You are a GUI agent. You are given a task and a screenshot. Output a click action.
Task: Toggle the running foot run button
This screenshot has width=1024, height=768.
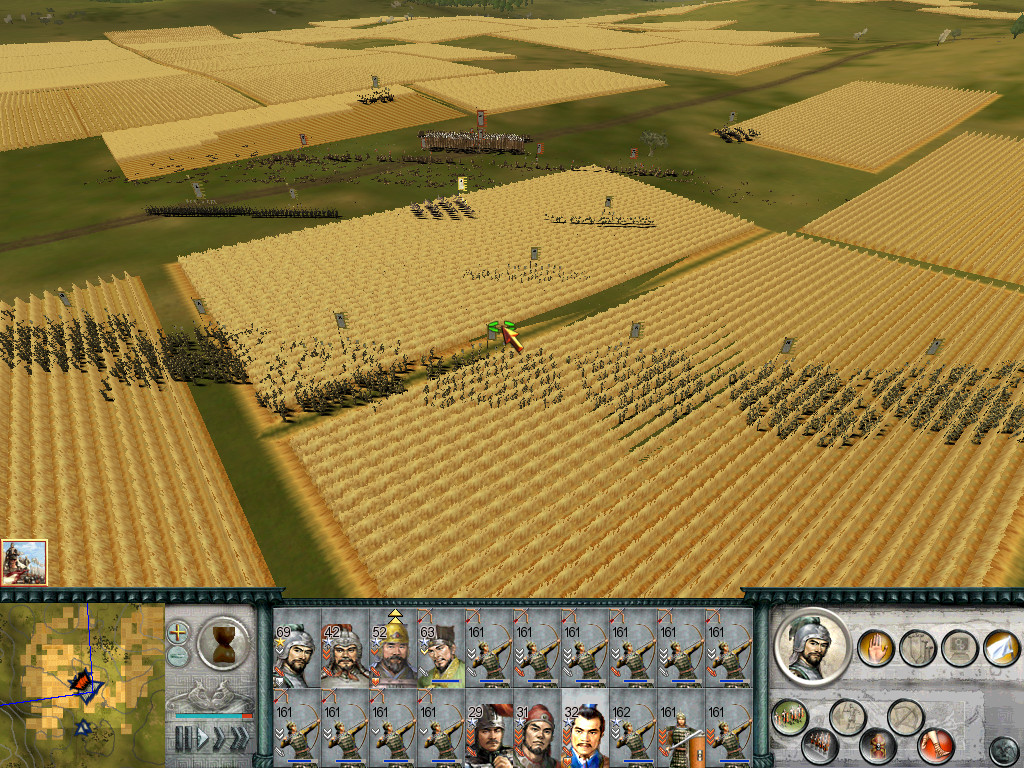936,745
